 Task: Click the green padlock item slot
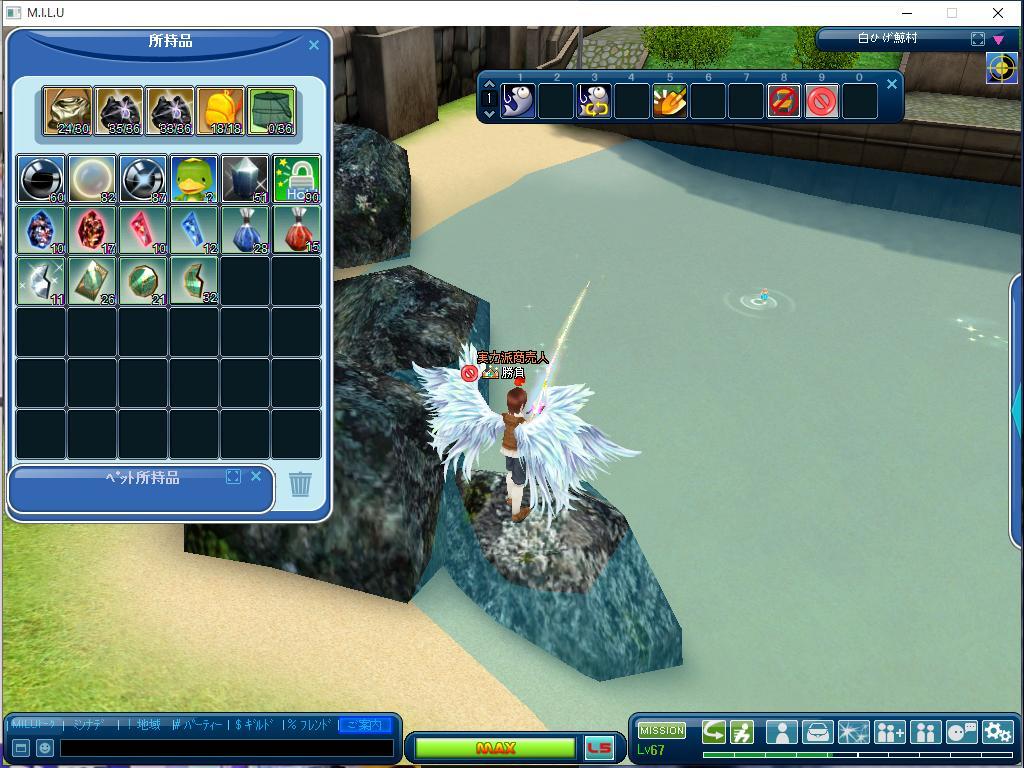pos(296,179)
